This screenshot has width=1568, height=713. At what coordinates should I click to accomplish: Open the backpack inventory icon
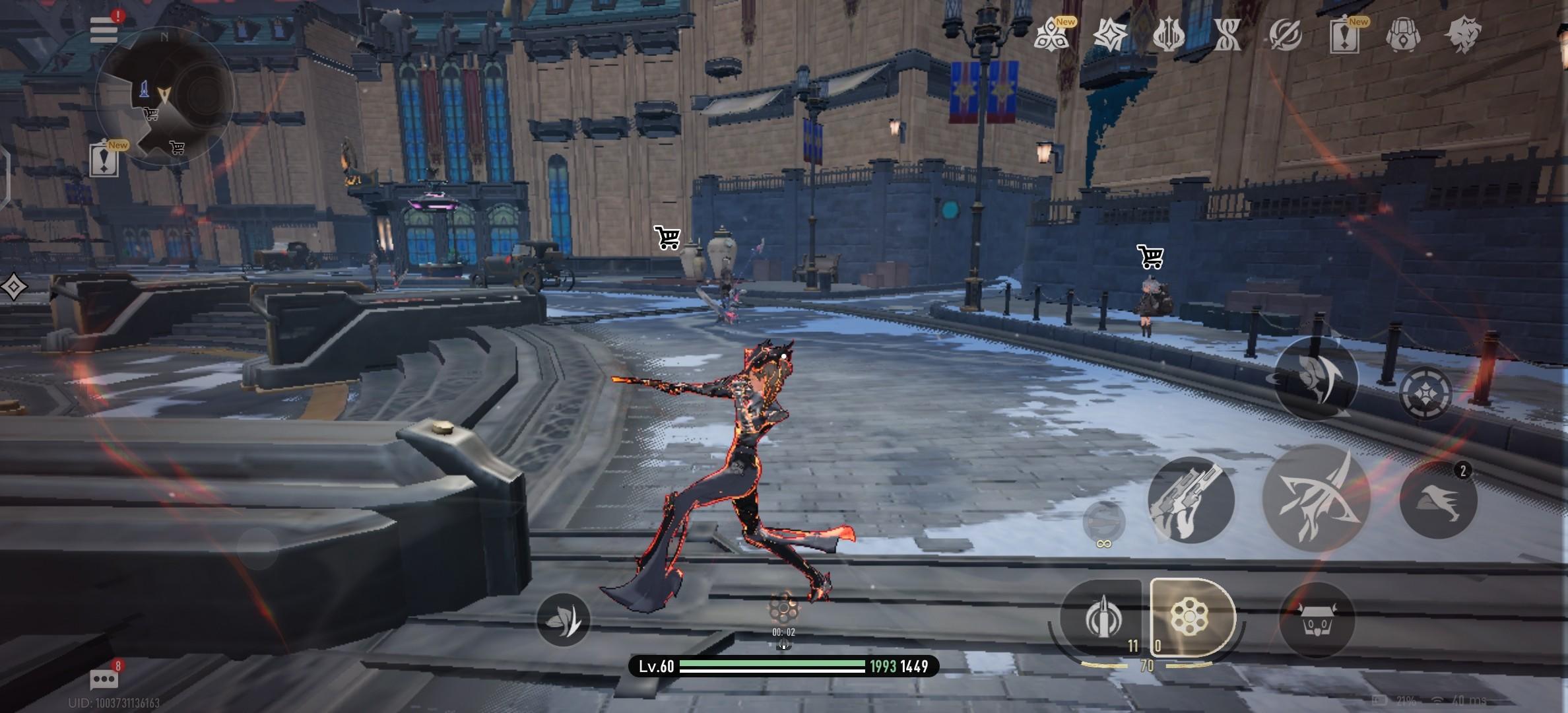tap(1403, 34)
